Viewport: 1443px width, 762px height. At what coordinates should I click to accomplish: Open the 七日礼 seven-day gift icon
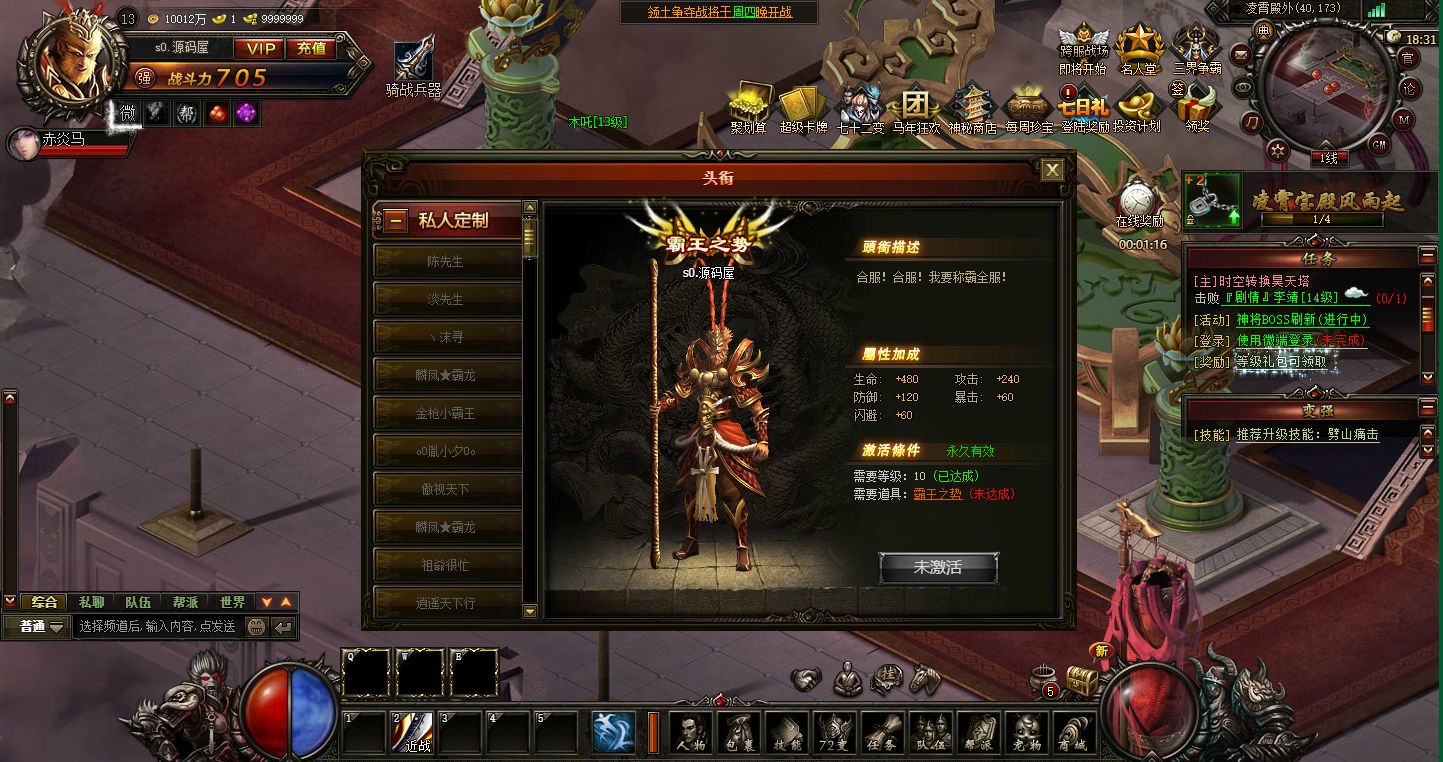[x=1083, y=106]
